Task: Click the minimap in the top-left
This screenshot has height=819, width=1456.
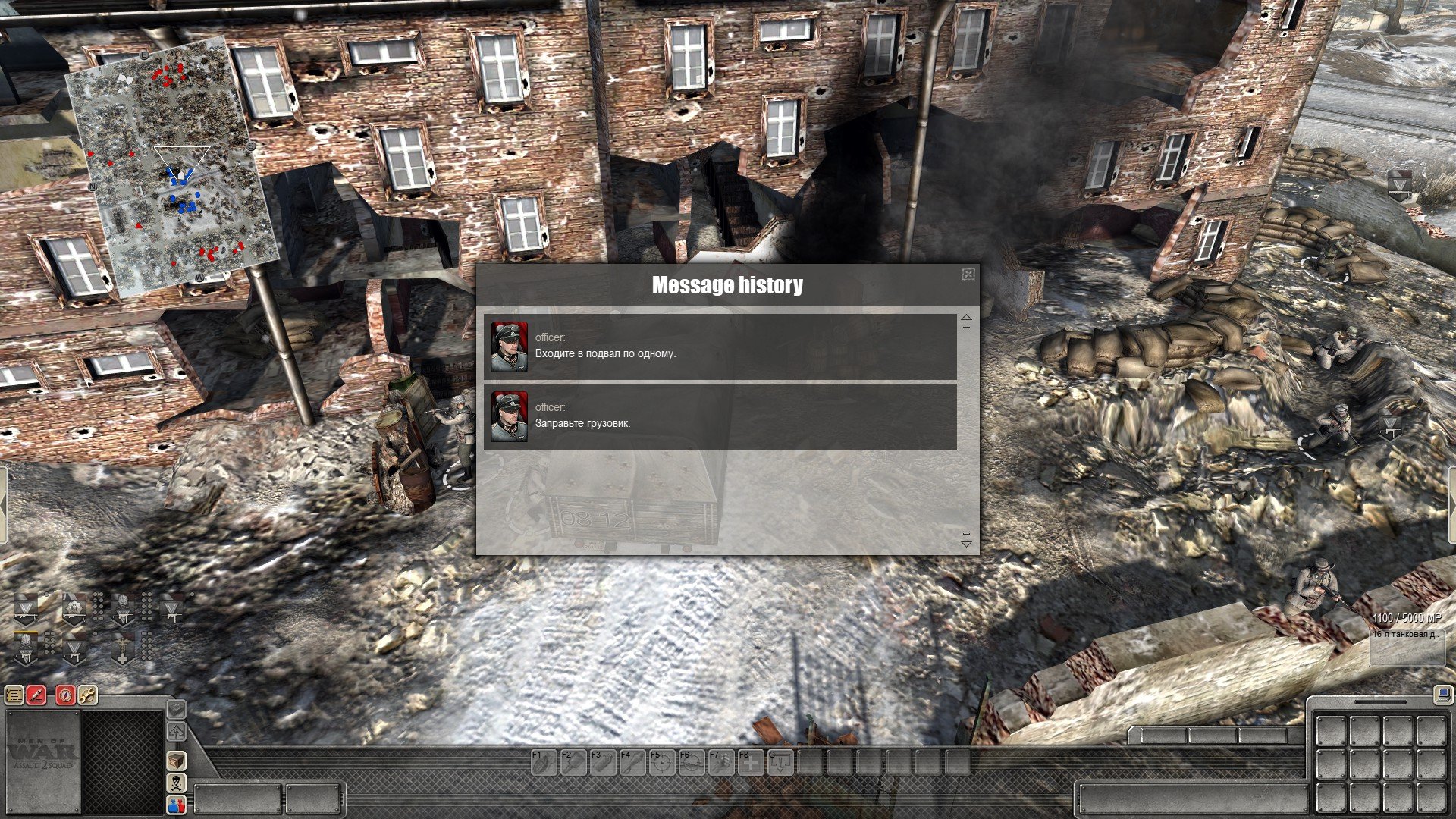Action: click(x=172, y=167)
